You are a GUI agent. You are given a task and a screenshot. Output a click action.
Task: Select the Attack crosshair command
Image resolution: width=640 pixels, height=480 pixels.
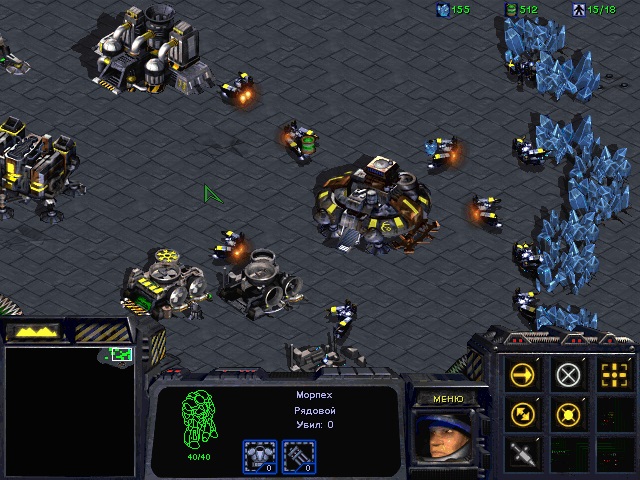[x=612, y=375]
